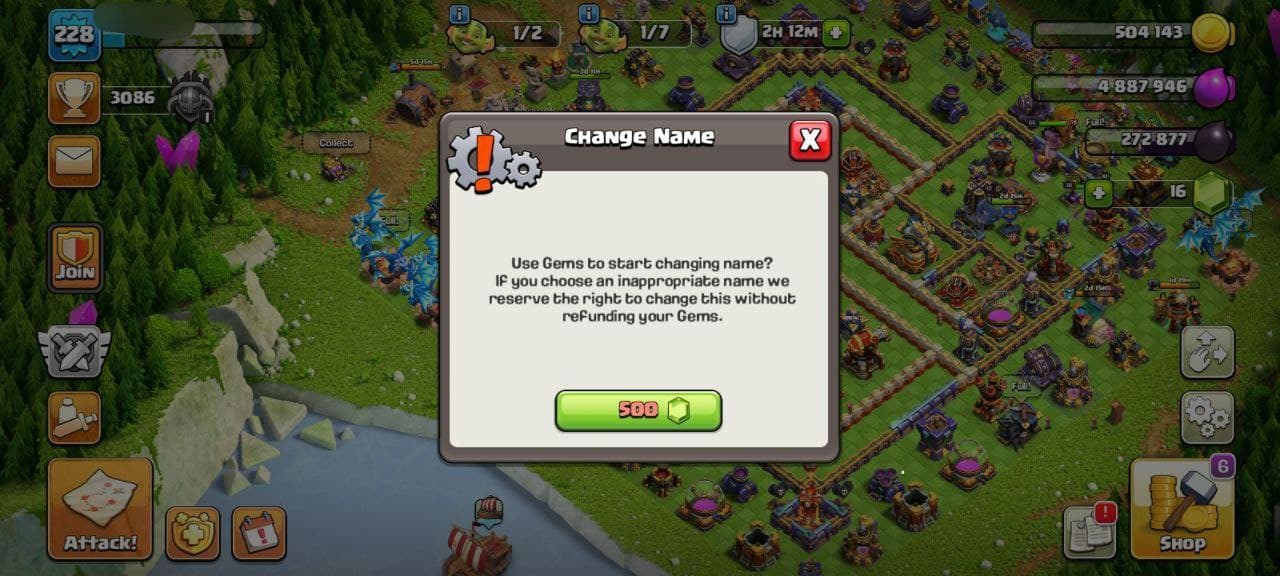The width and height of the screenshot is (1280, 576).
Task: Open the player level 228 badge
Action: point(74,35)
